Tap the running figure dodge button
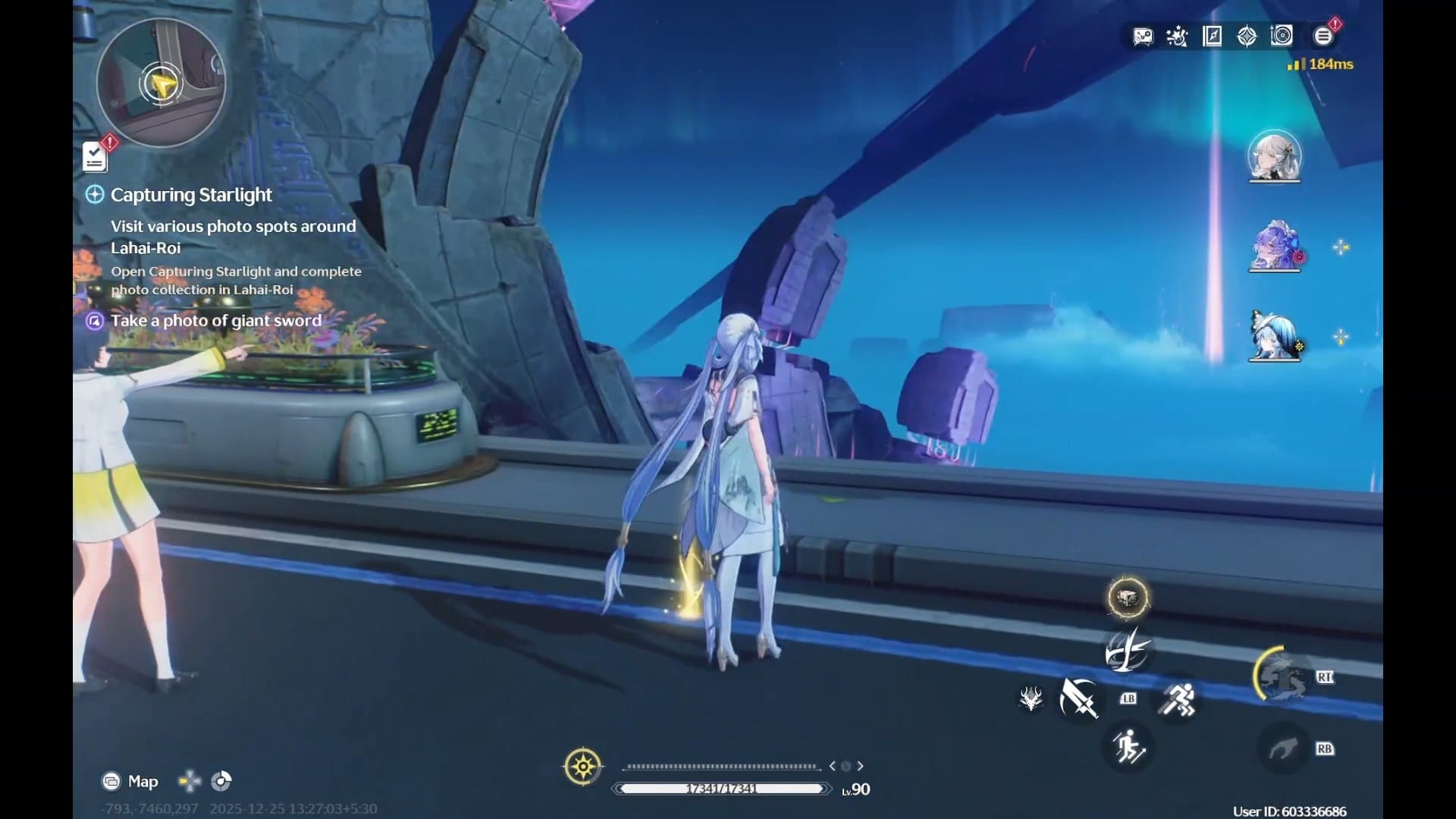The height and width of the screenshot is (819, 1456). coord(1177,699)
